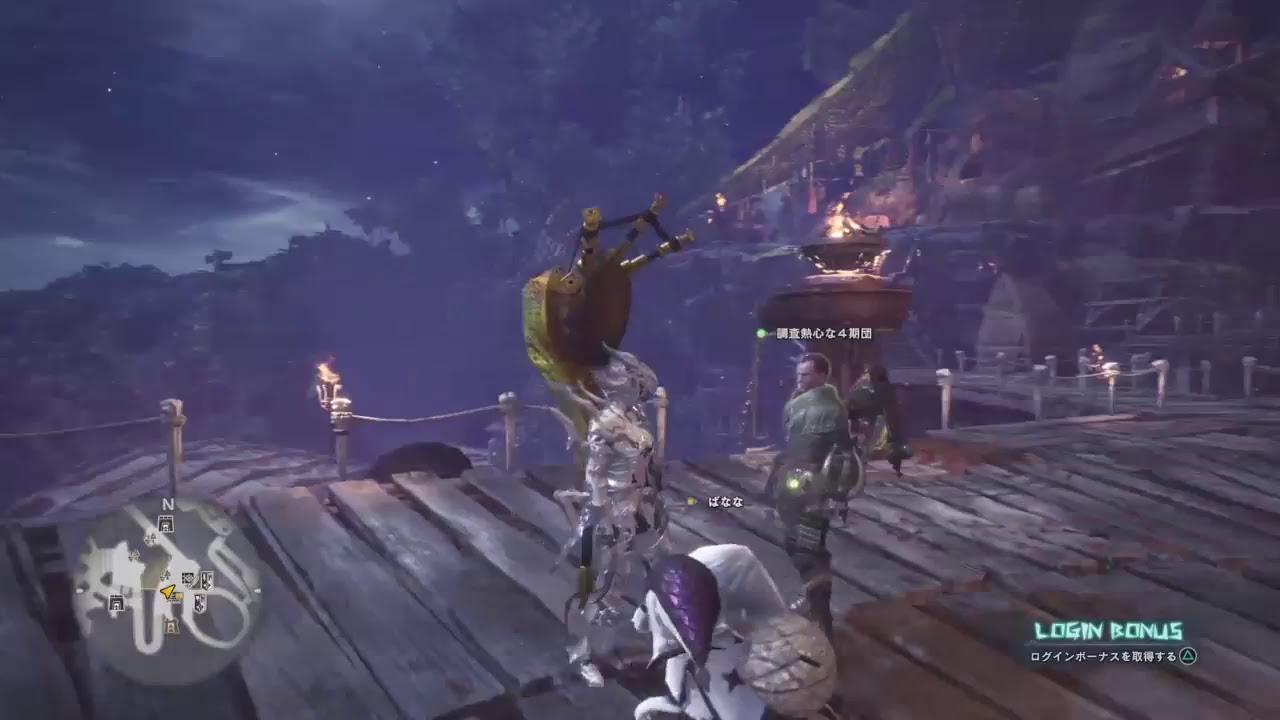Image resolution: width=1280 pixels, height=720 pixels.
Task: Select the smithy gear icon on the minimap
Action: pyautogui.click(x=188, y=578)
